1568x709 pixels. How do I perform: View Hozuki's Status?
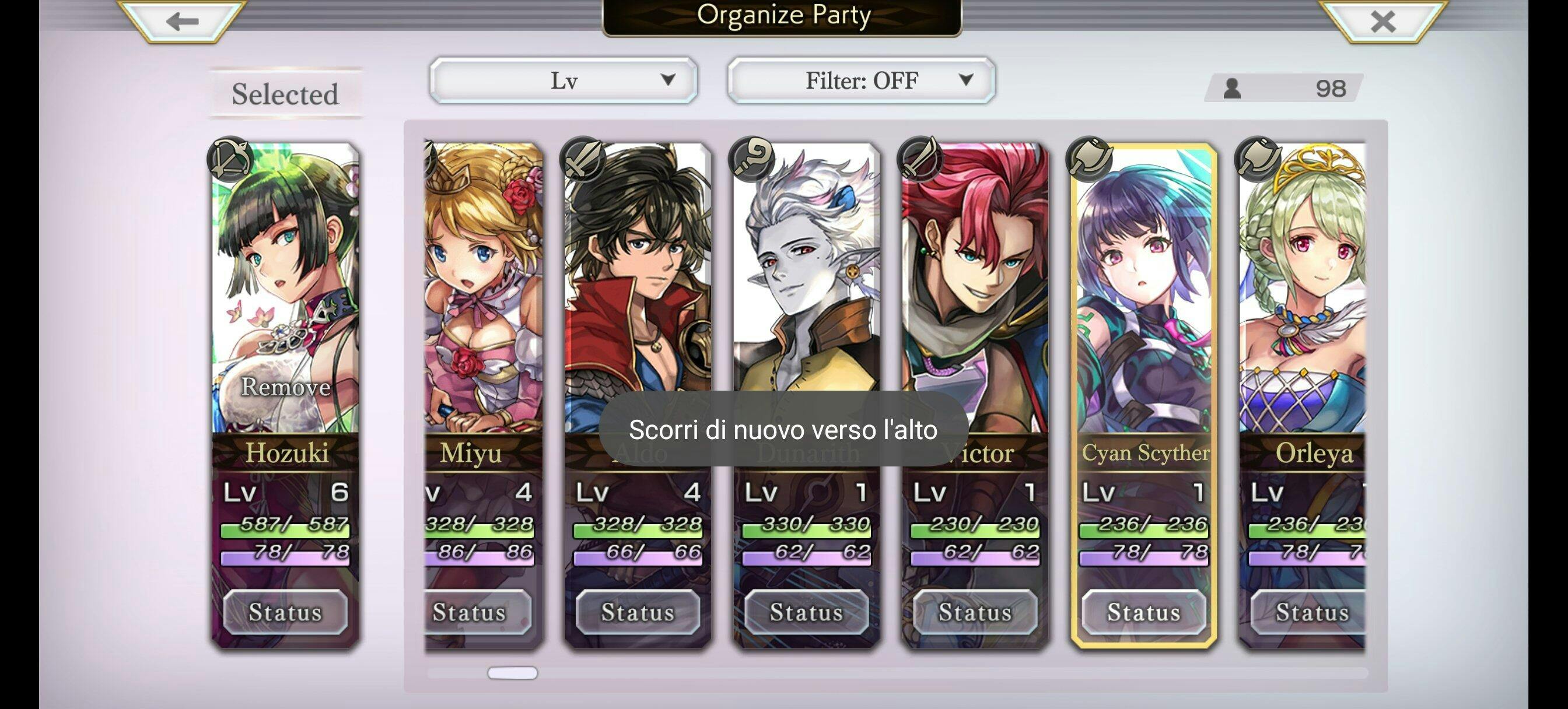(x=285, y=612)
